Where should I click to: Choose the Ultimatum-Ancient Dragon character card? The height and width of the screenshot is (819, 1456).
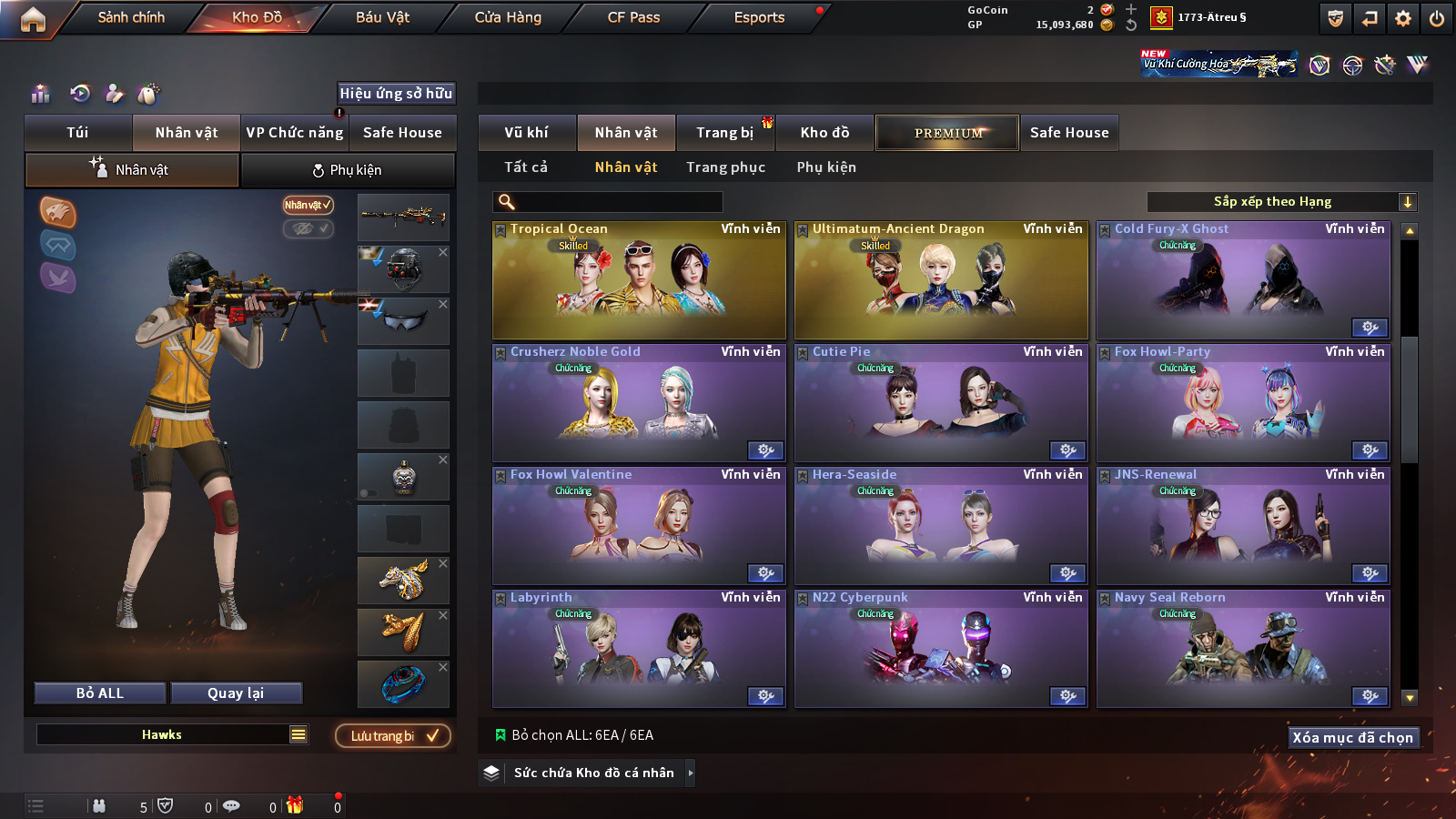click(941, 281)
